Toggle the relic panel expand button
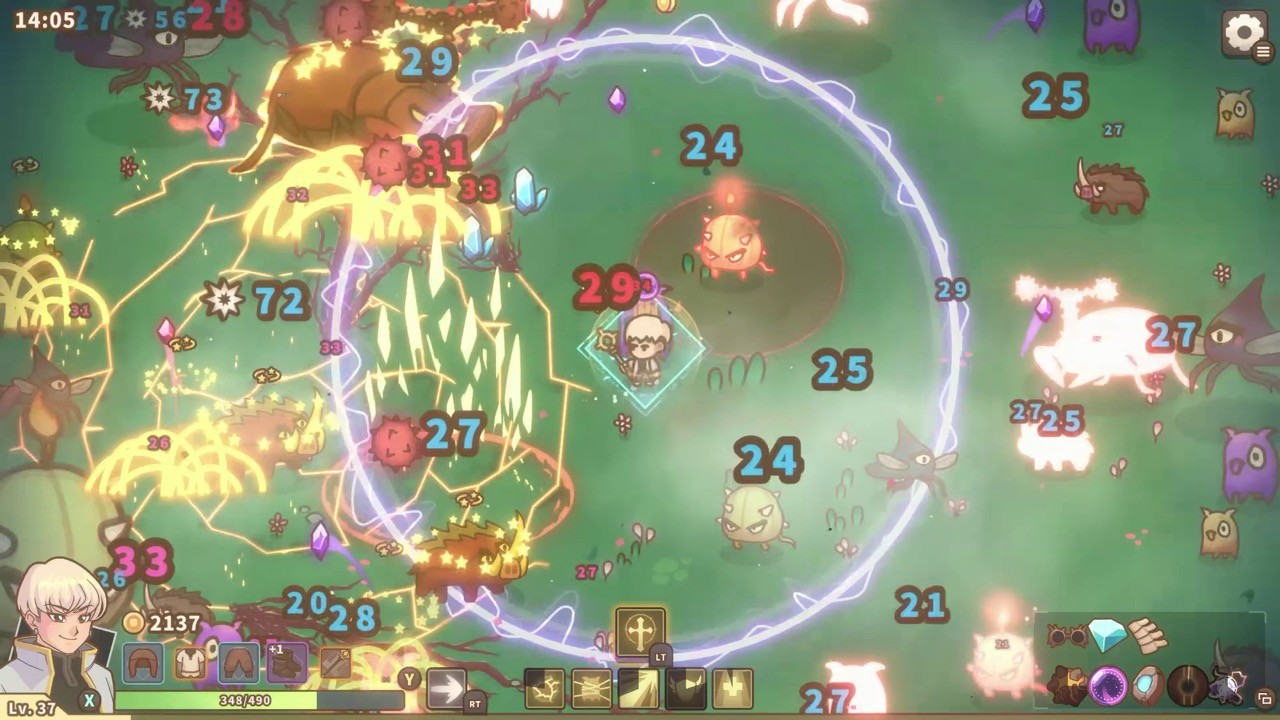This screenshot has height=720, width=1280. point(1264,698)
